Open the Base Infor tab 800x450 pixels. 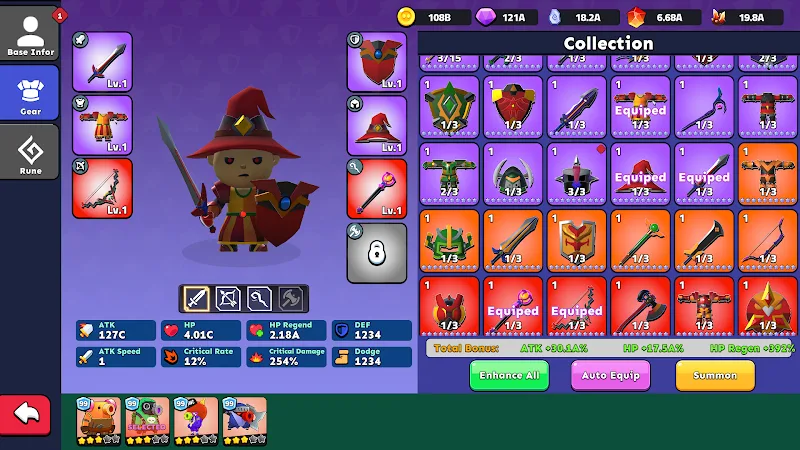pos(30,35)
